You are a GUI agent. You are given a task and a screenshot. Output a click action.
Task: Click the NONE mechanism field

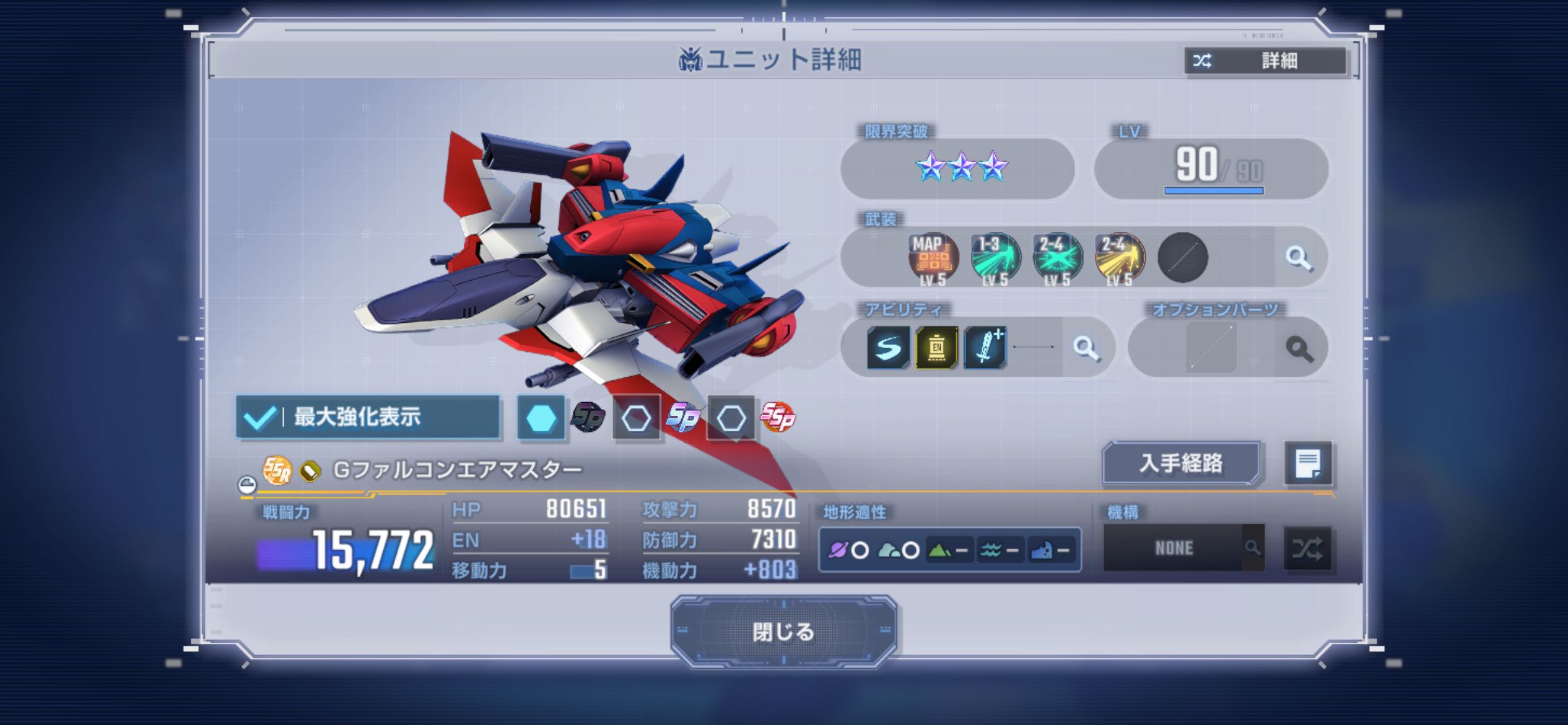(x=1174, y=548)
